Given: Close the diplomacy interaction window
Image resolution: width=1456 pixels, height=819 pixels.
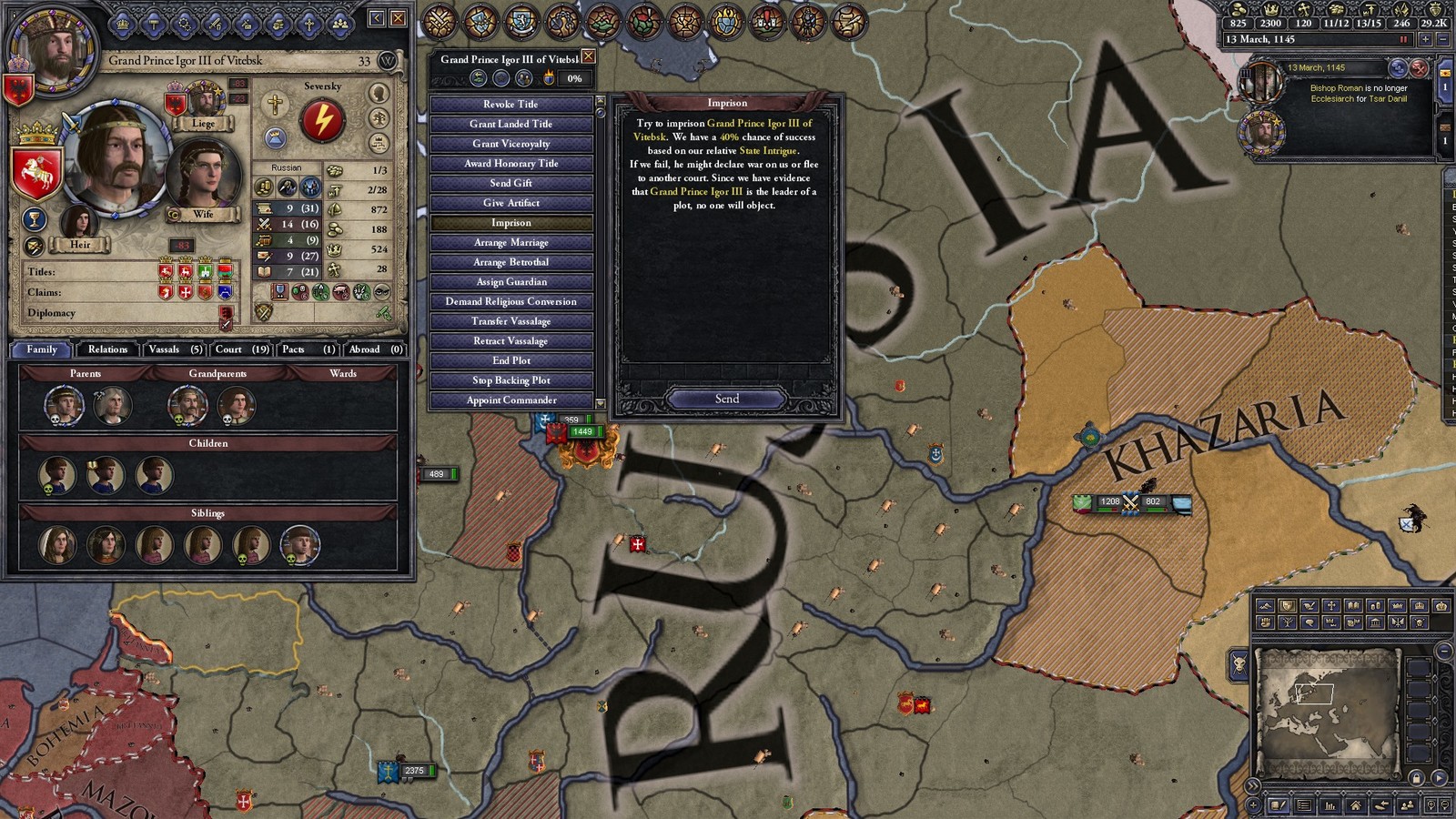Looking at the screenshot, I should pyautogui.click(x=589, y=57).
